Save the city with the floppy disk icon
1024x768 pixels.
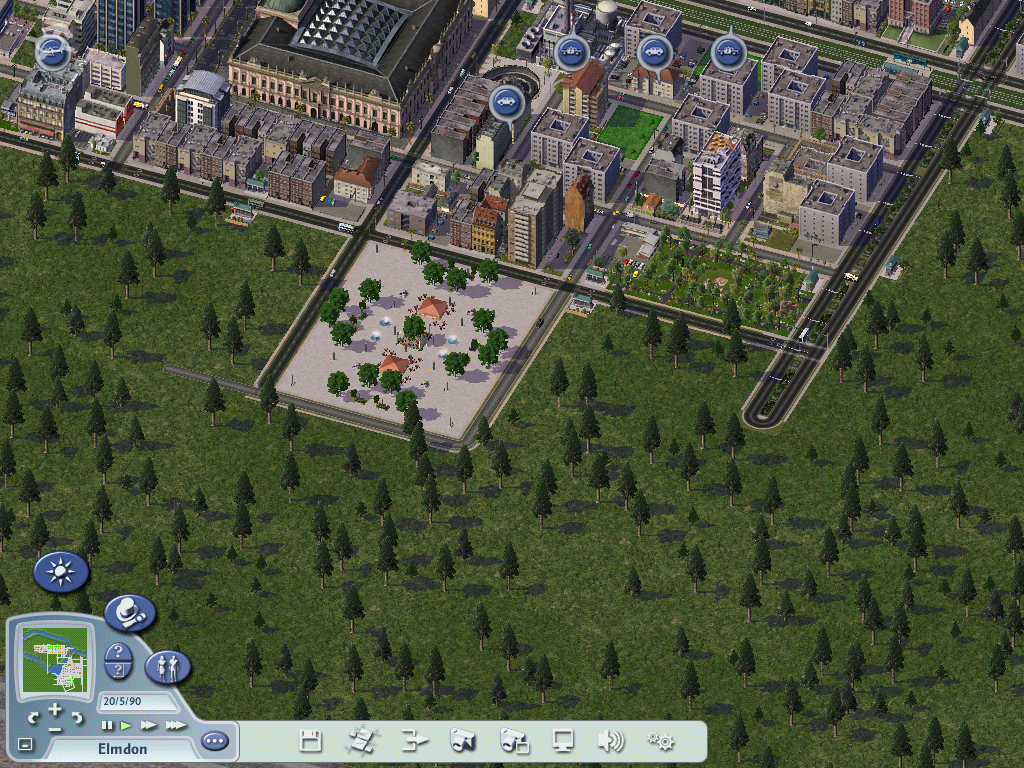(x=311, y=741)
